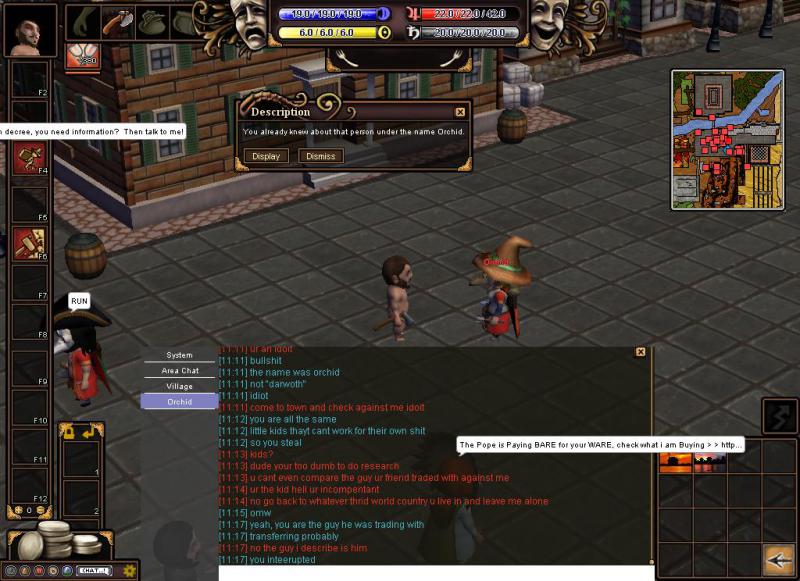Toggle the padlock on the numbered hotbar

point(67,432)
